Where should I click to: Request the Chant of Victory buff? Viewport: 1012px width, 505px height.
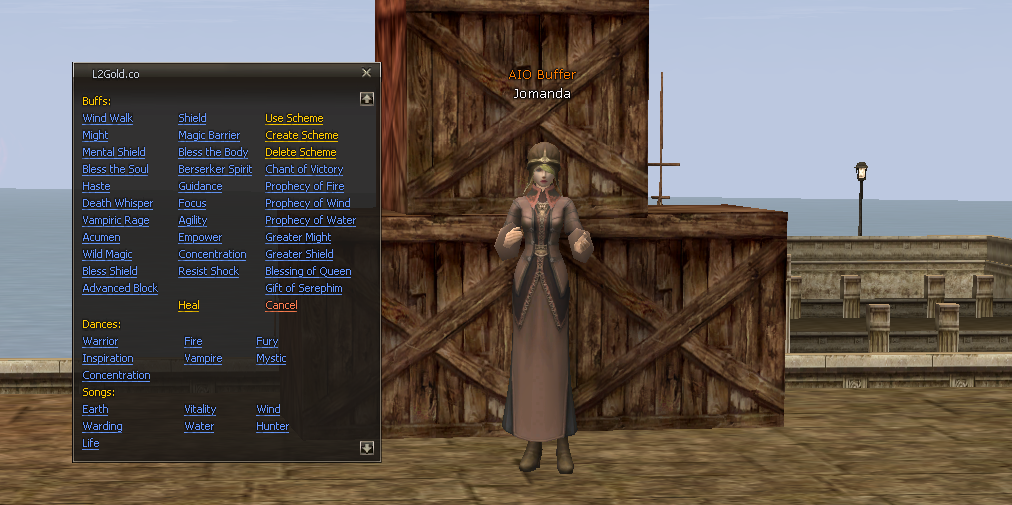point(304,169)
